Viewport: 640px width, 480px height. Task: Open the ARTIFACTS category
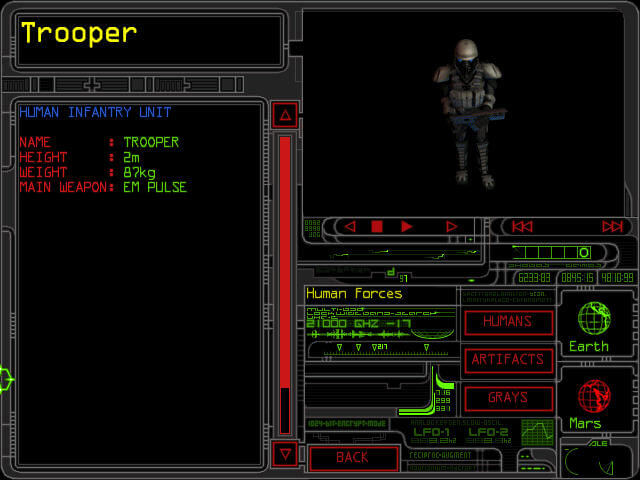pos(508,359)
